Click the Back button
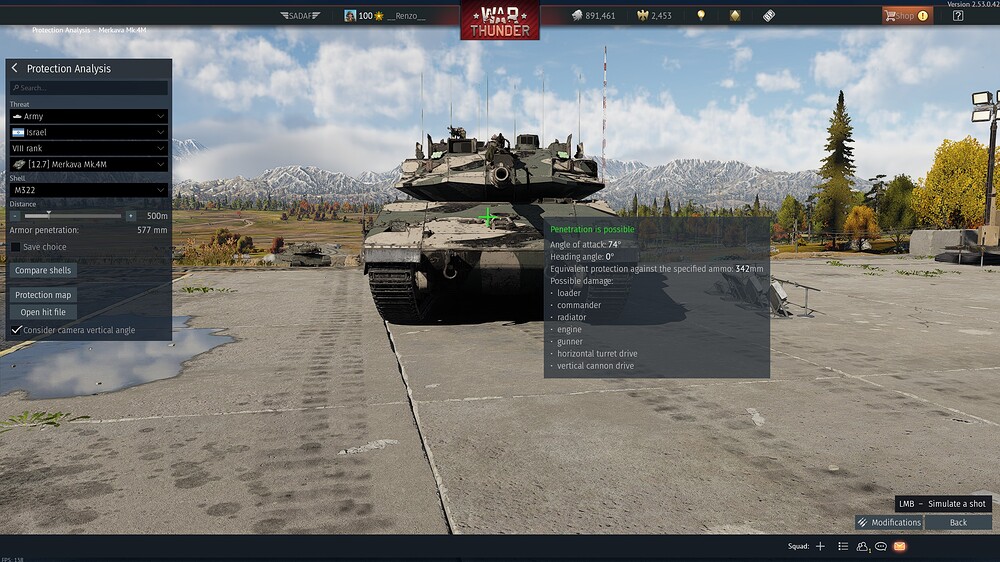Viewport: 1000px width, 562px height. [x=958, y=522]
